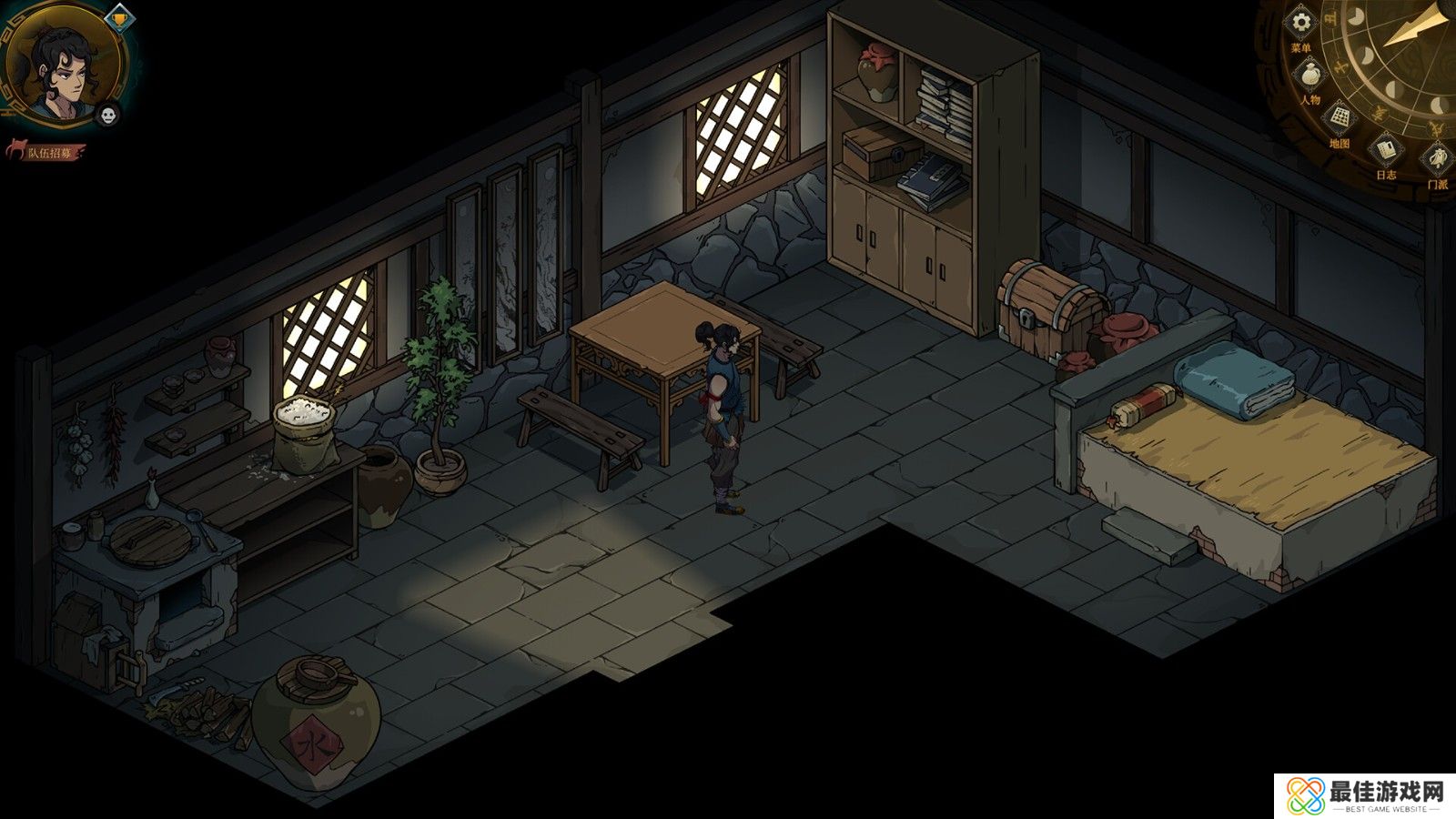Screen dimensions: 1456x819
Task: Open 队伍招募 team recruitment
Action: coord(47,152)
